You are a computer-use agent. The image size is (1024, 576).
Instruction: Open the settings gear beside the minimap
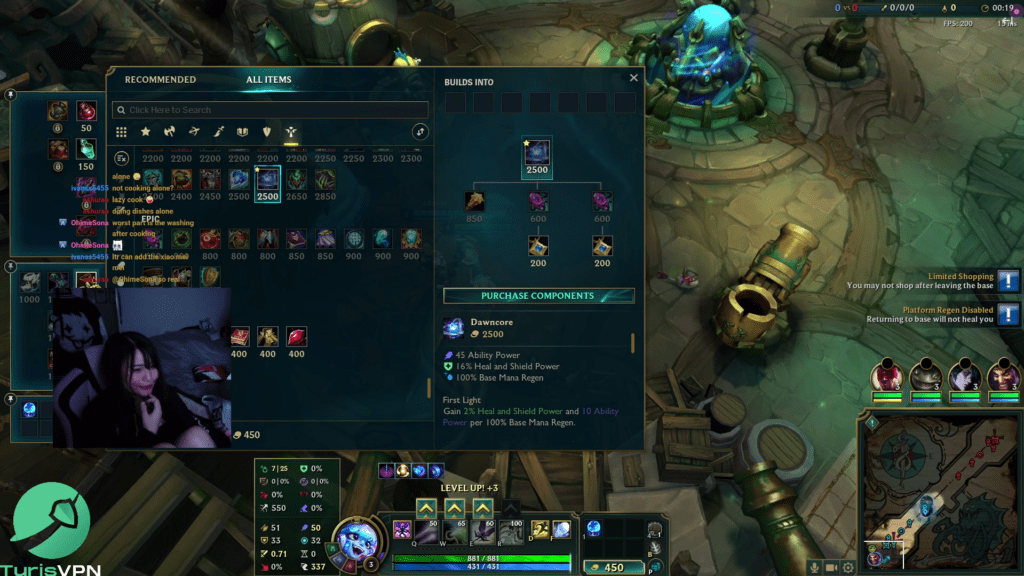(x=848, y=567)
